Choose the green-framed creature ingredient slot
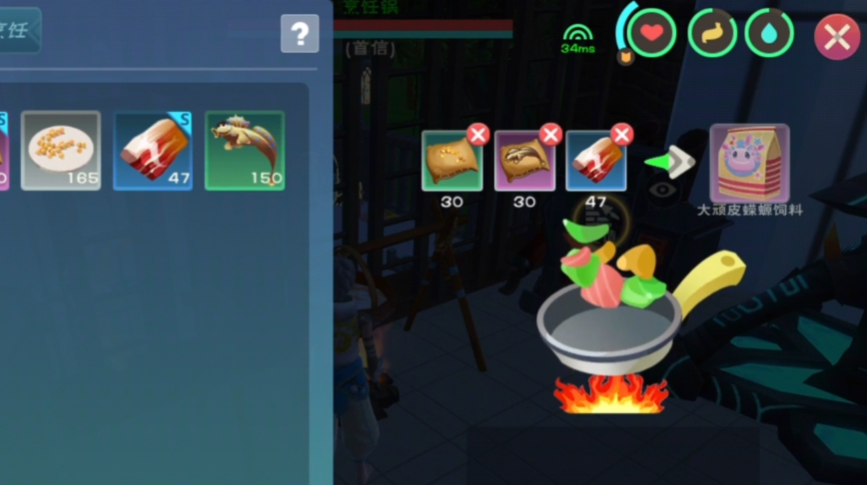Image resolution: width=867 pixels, height=485 pixels. tap(244, 150)
